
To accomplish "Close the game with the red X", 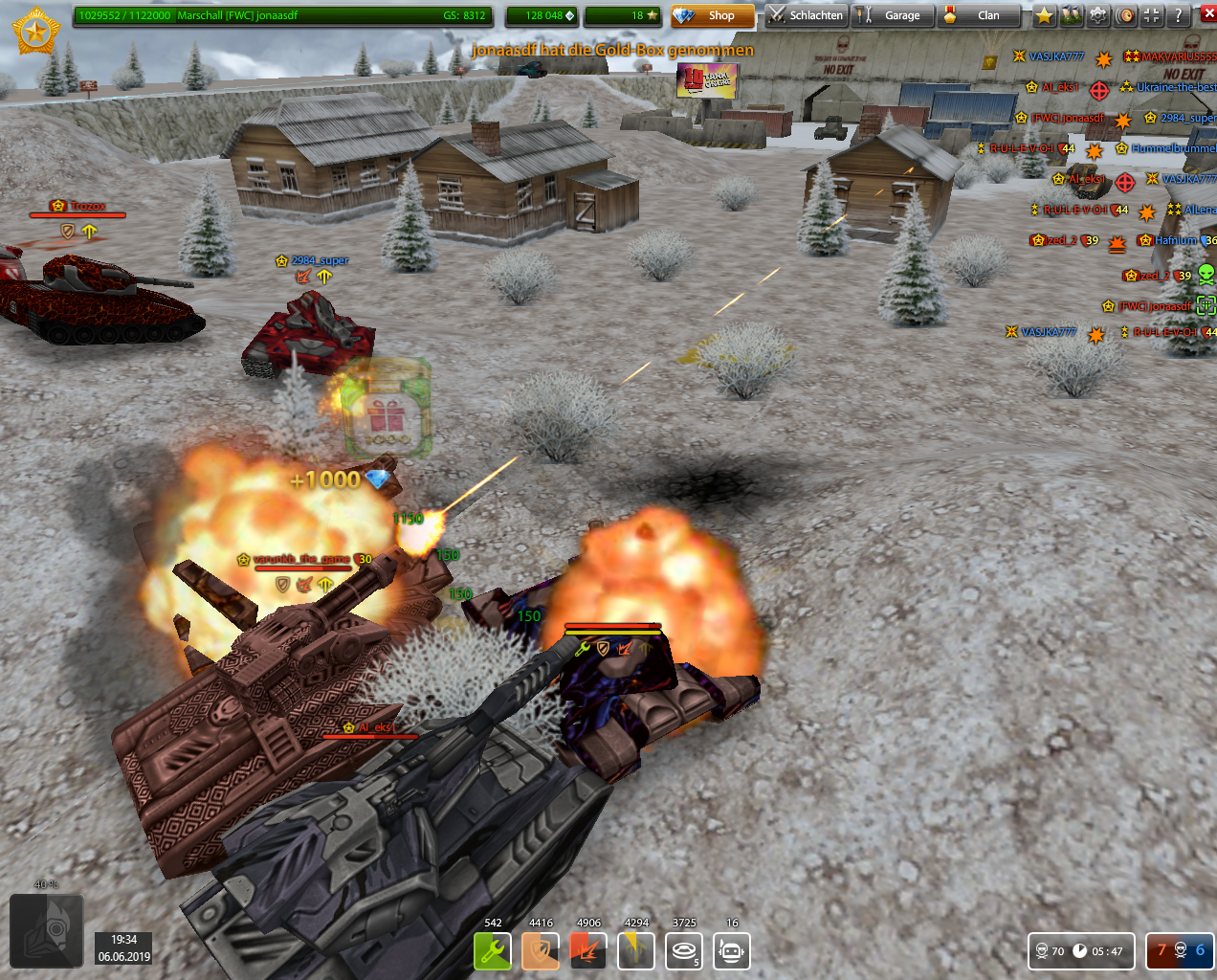I will coord(1207,14).
